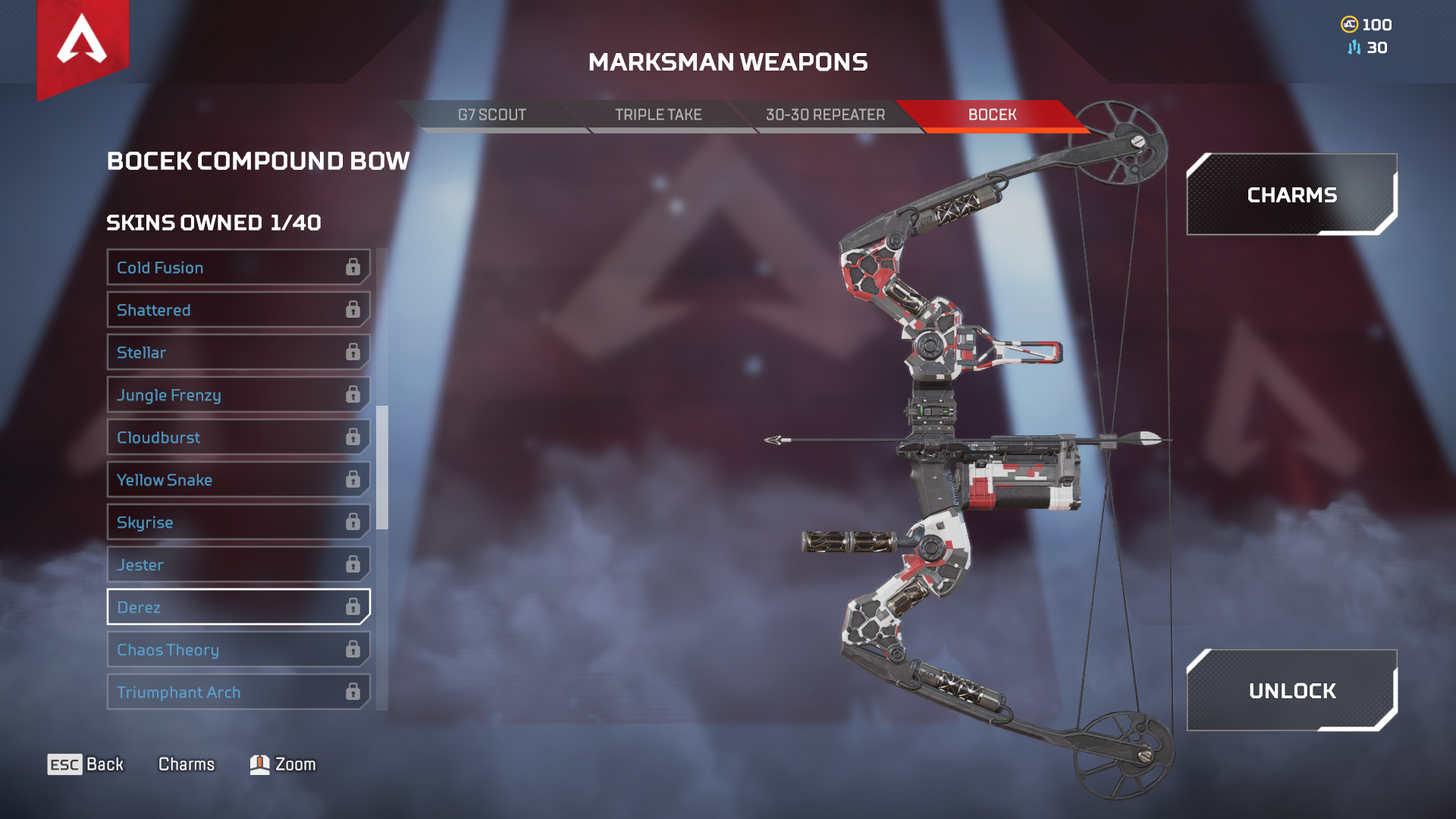The width and height of the screenshot is (1456, 819).
Task: Unlock the selected Derez skin
Action: [x=1292, y=691]
